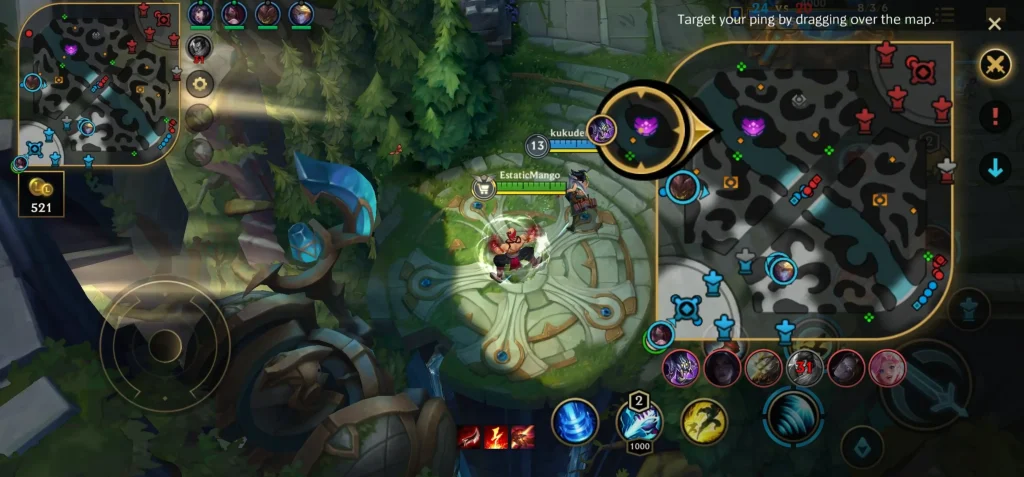Click the small minimap in the corner
Image resolution: width=1024 pixels, height=477 pixels.
[97, 83]
